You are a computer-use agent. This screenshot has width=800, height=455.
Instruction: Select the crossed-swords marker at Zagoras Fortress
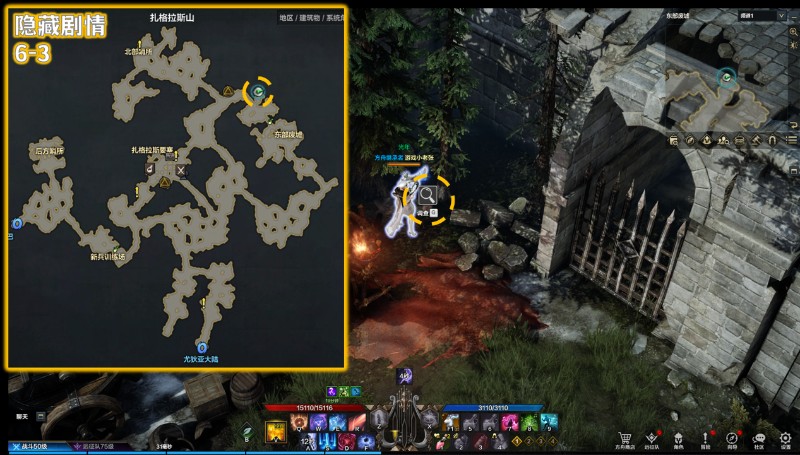pyautogui.click(x=181, y=170)
